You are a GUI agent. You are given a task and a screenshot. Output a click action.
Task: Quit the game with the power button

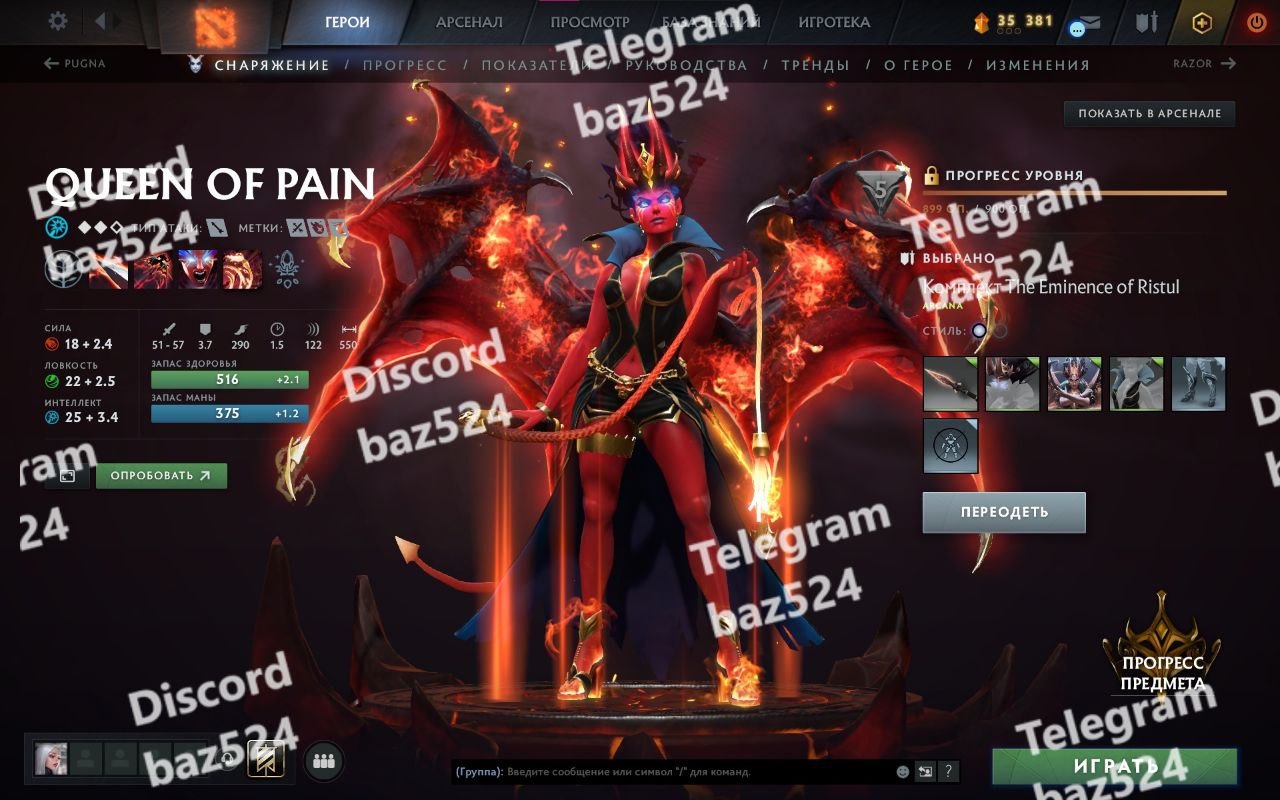1256,22
